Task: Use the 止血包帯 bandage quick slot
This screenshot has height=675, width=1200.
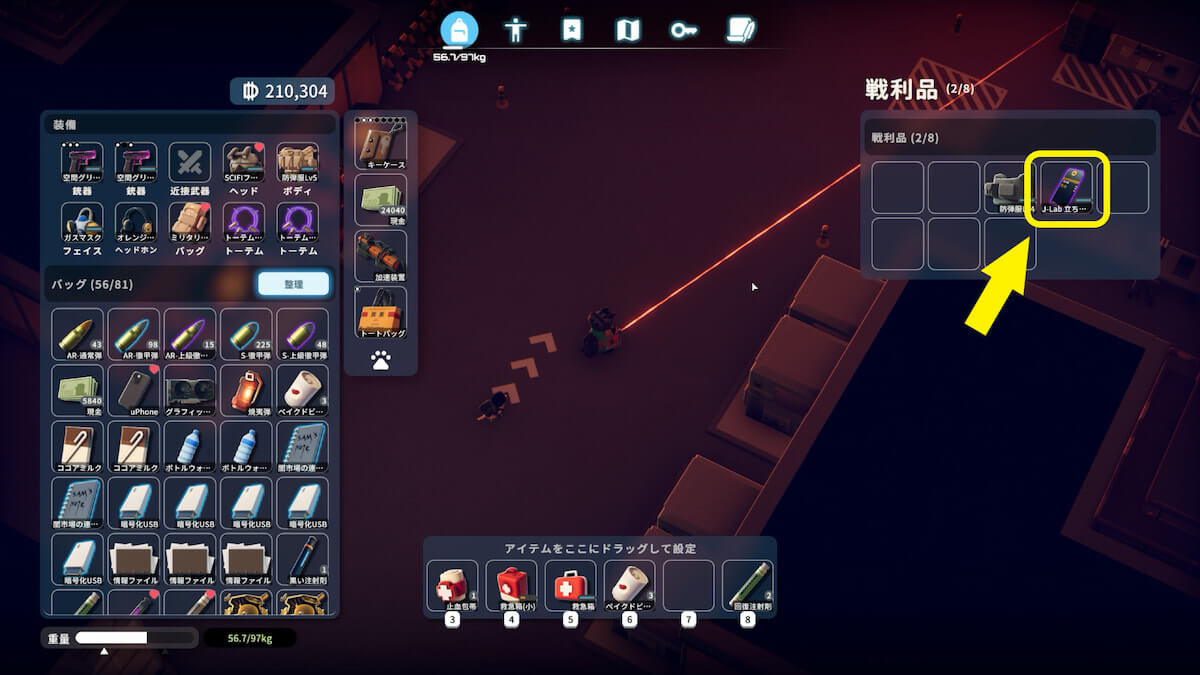Action: (x=452, y=585)
